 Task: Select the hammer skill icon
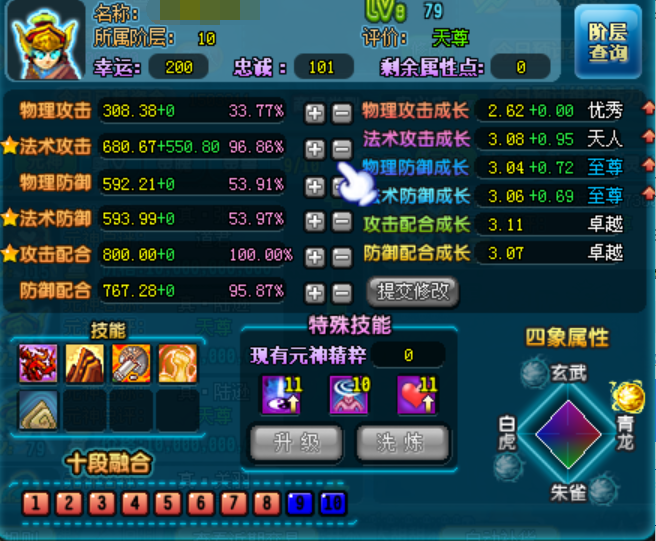(130, 362)
